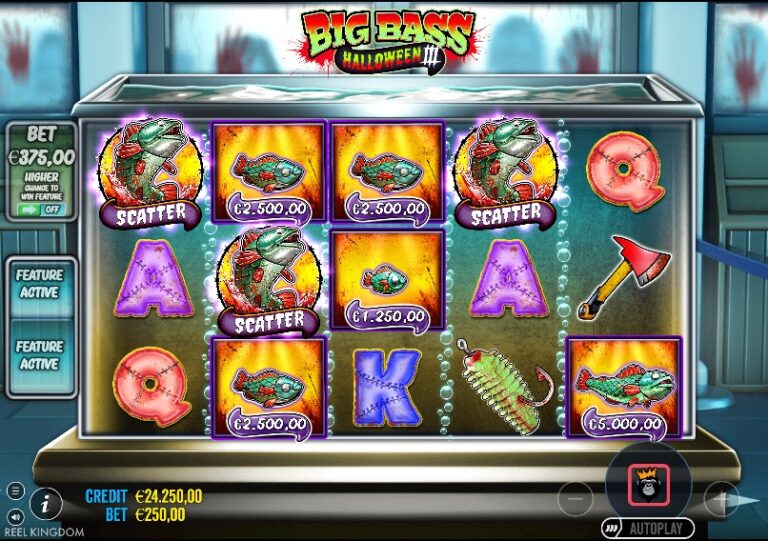768x541 pixels.
Task: Toggle the sound speaker icon
Action: (15, 516)
